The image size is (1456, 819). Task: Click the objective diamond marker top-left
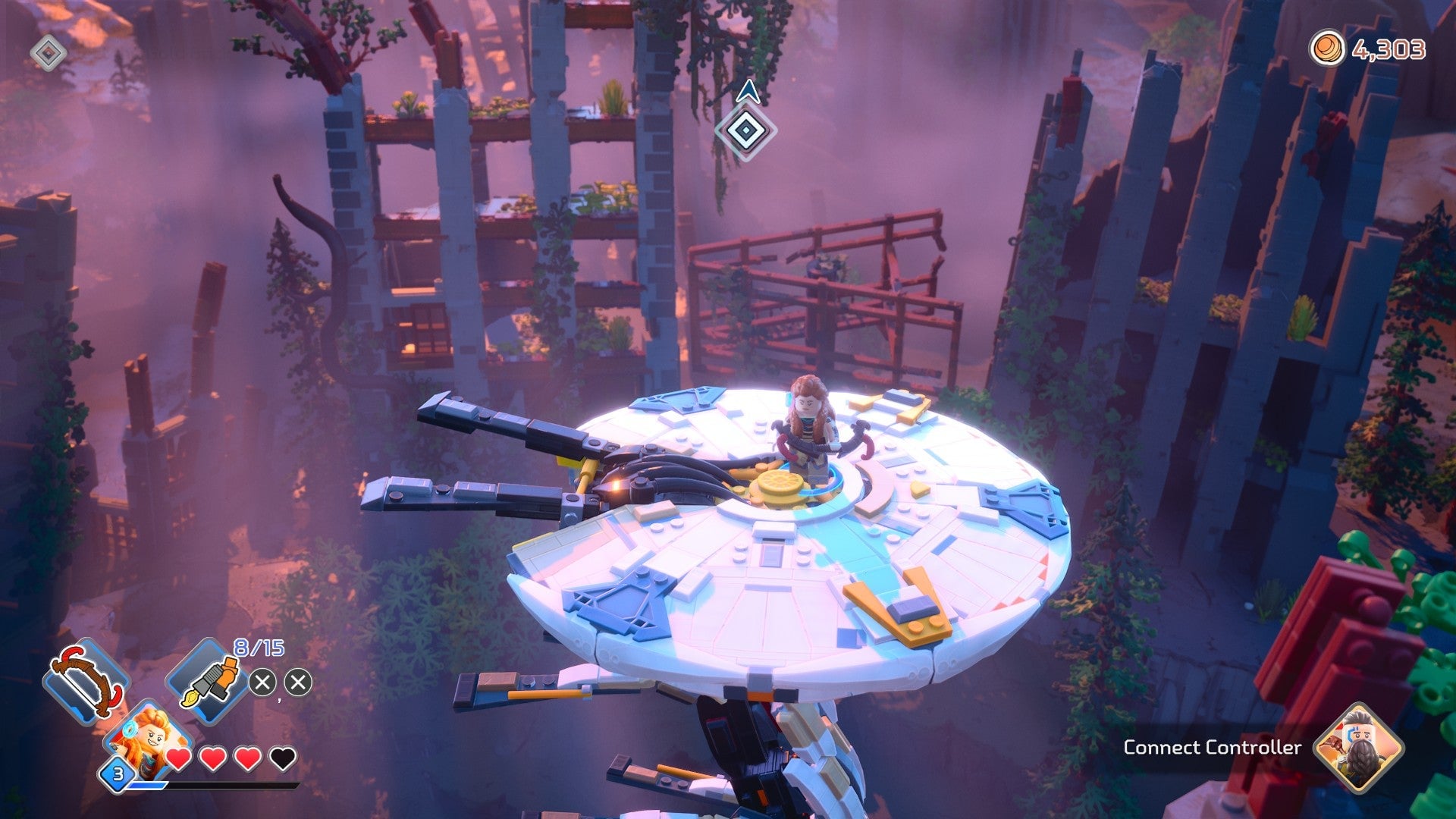point(47,52)
